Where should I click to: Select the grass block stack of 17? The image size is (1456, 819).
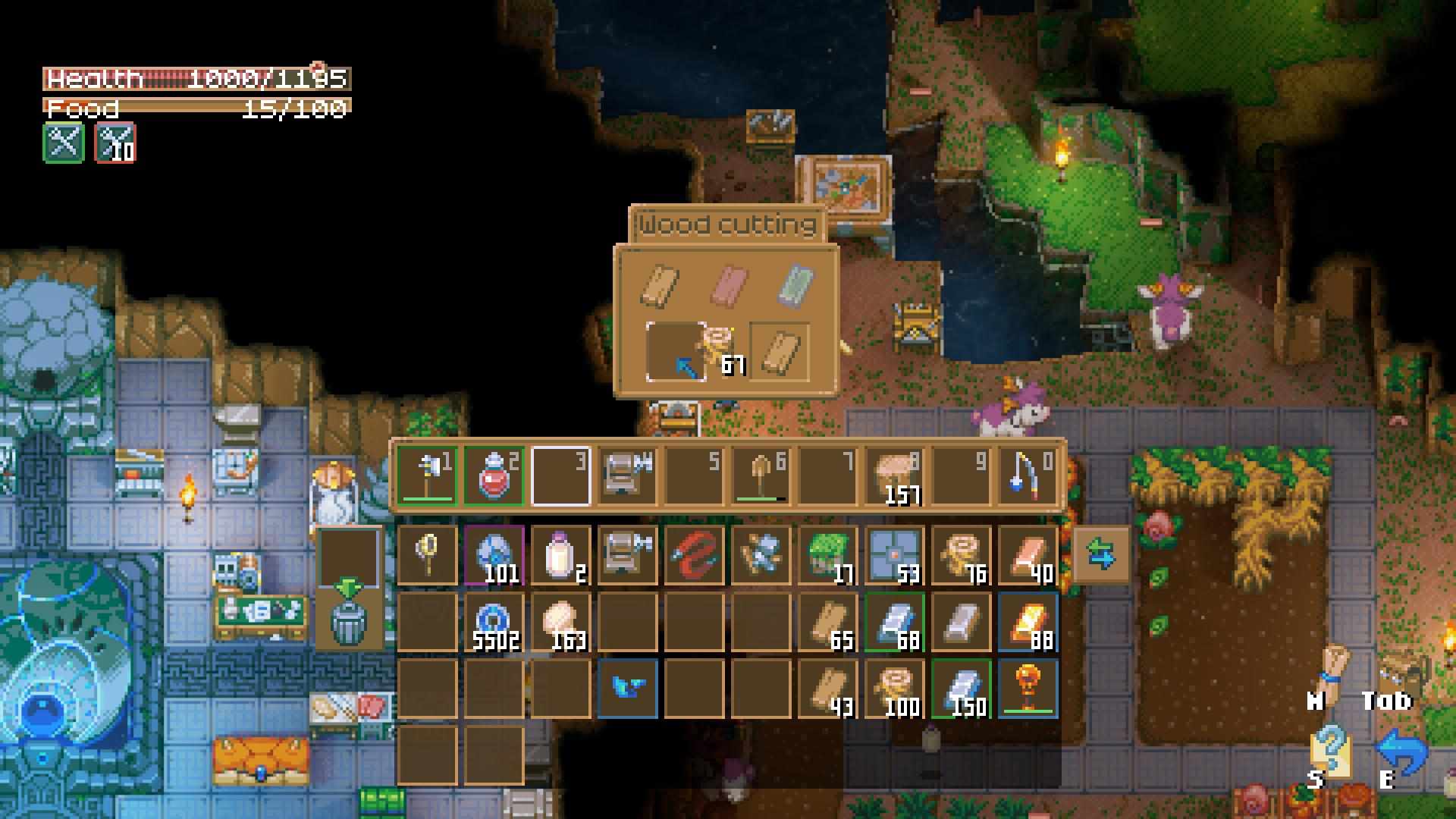click(827, 556)
